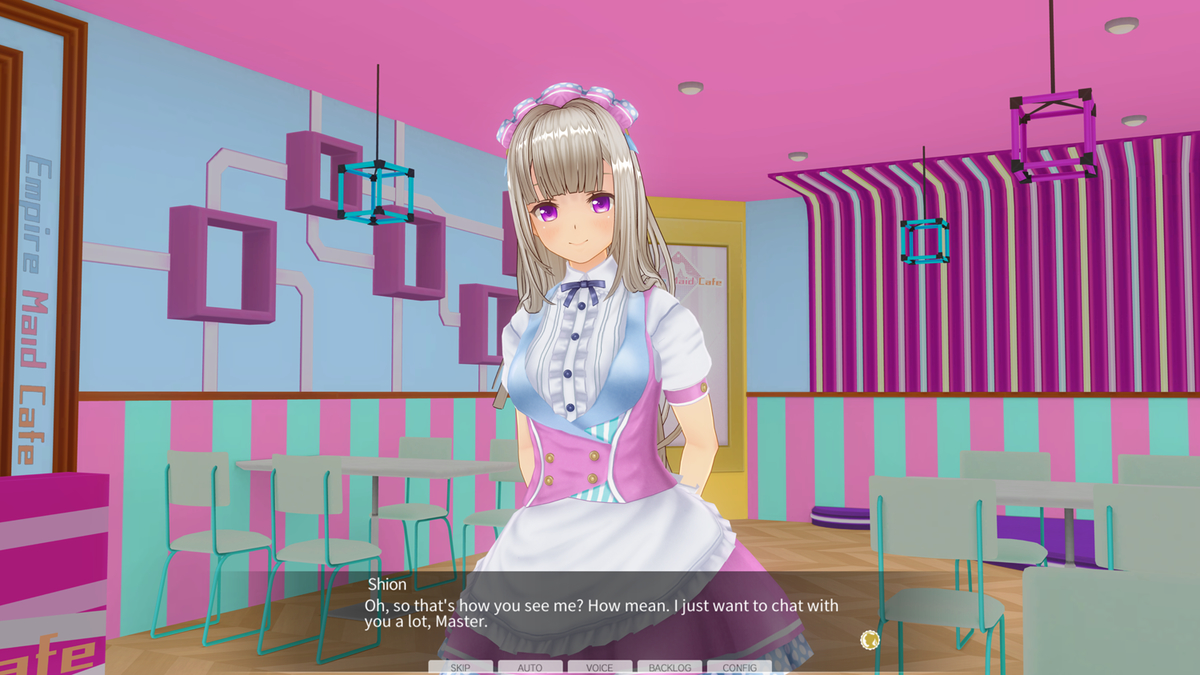Advance dialogue via the round gold icon
This screenshot has width=1200, height=675.
tap(870, 640)
